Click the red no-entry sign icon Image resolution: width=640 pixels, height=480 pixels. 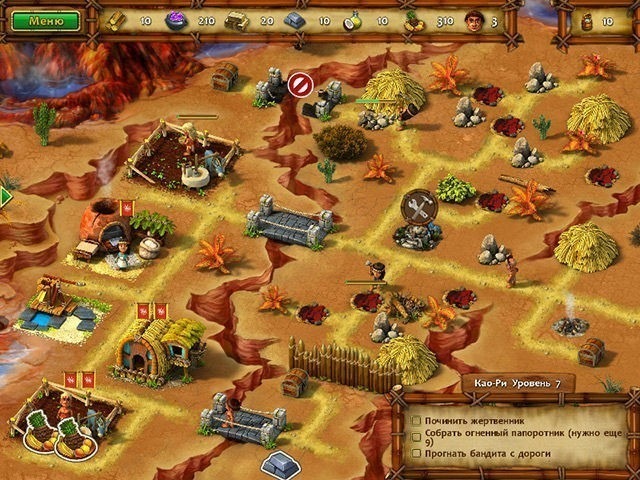click(x=297, y=85)
